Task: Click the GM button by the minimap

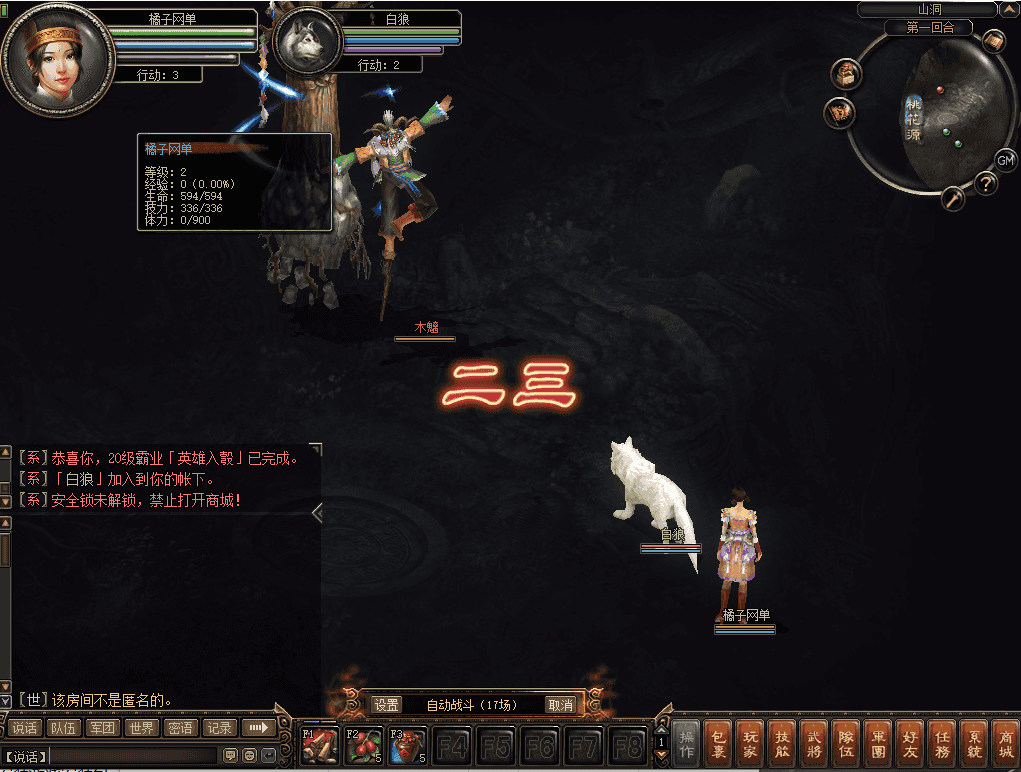Action: (x=1005, y=160)
